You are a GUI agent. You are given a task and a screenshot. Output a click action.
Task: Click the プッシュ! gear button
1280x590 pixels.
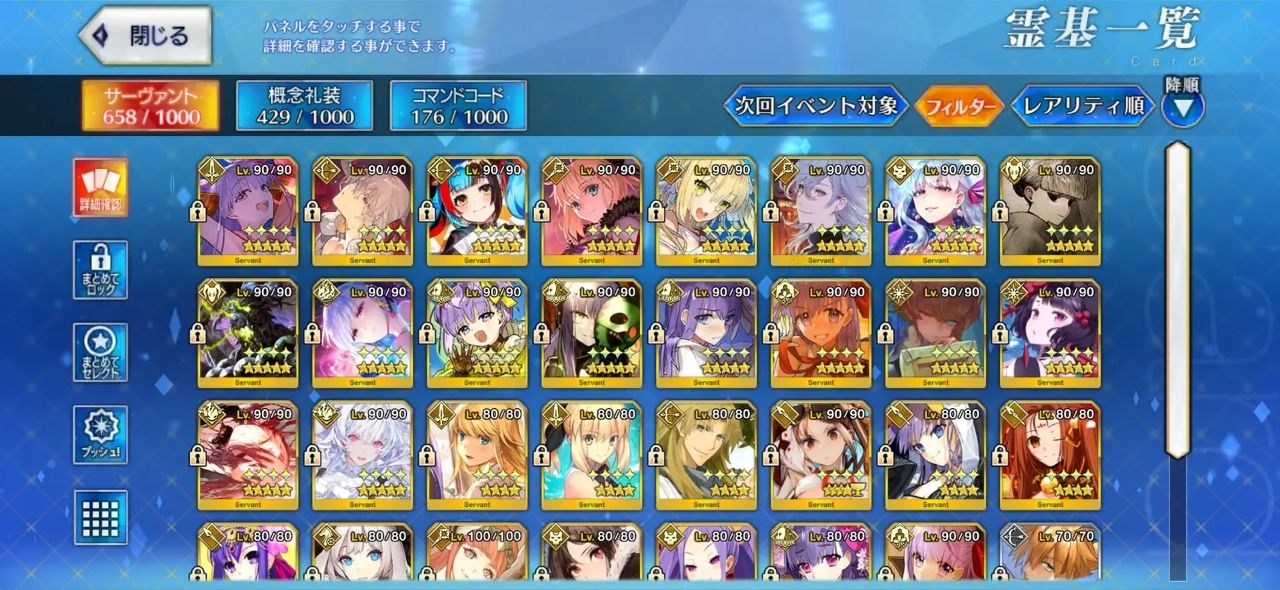pyautogui.click(x=101, y=434)
